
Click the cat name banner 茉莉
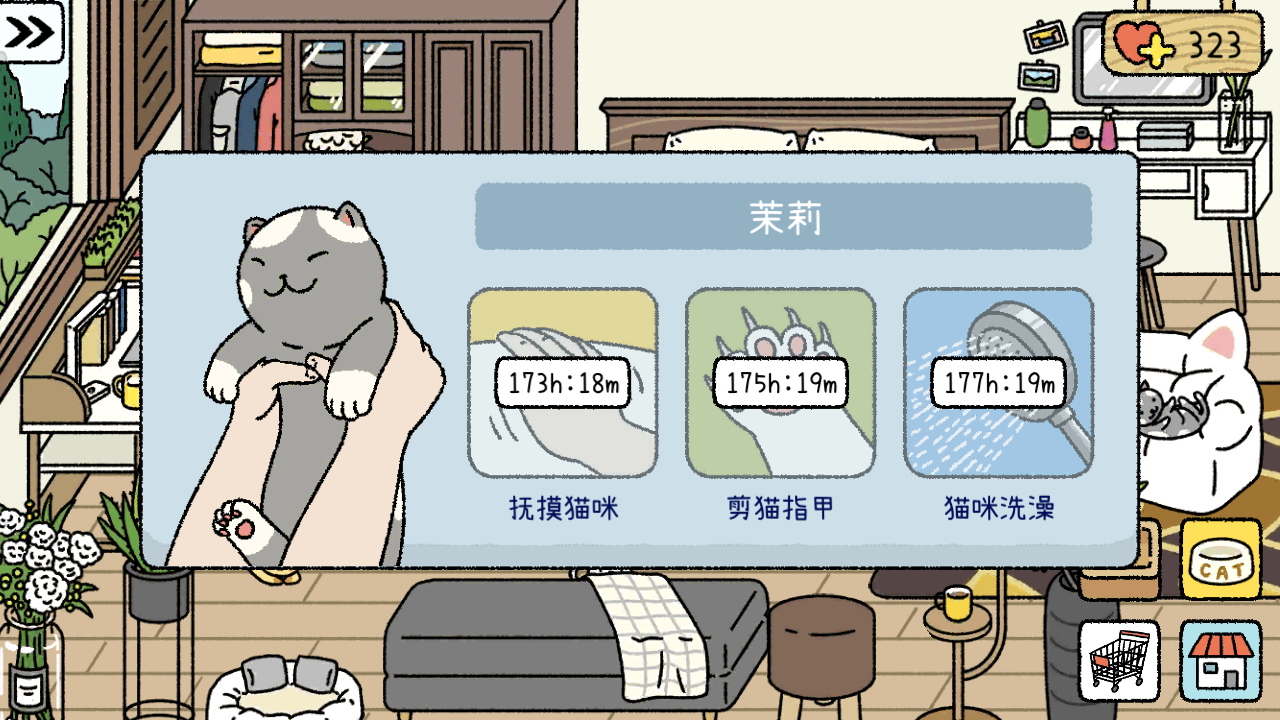coord(783,215)
